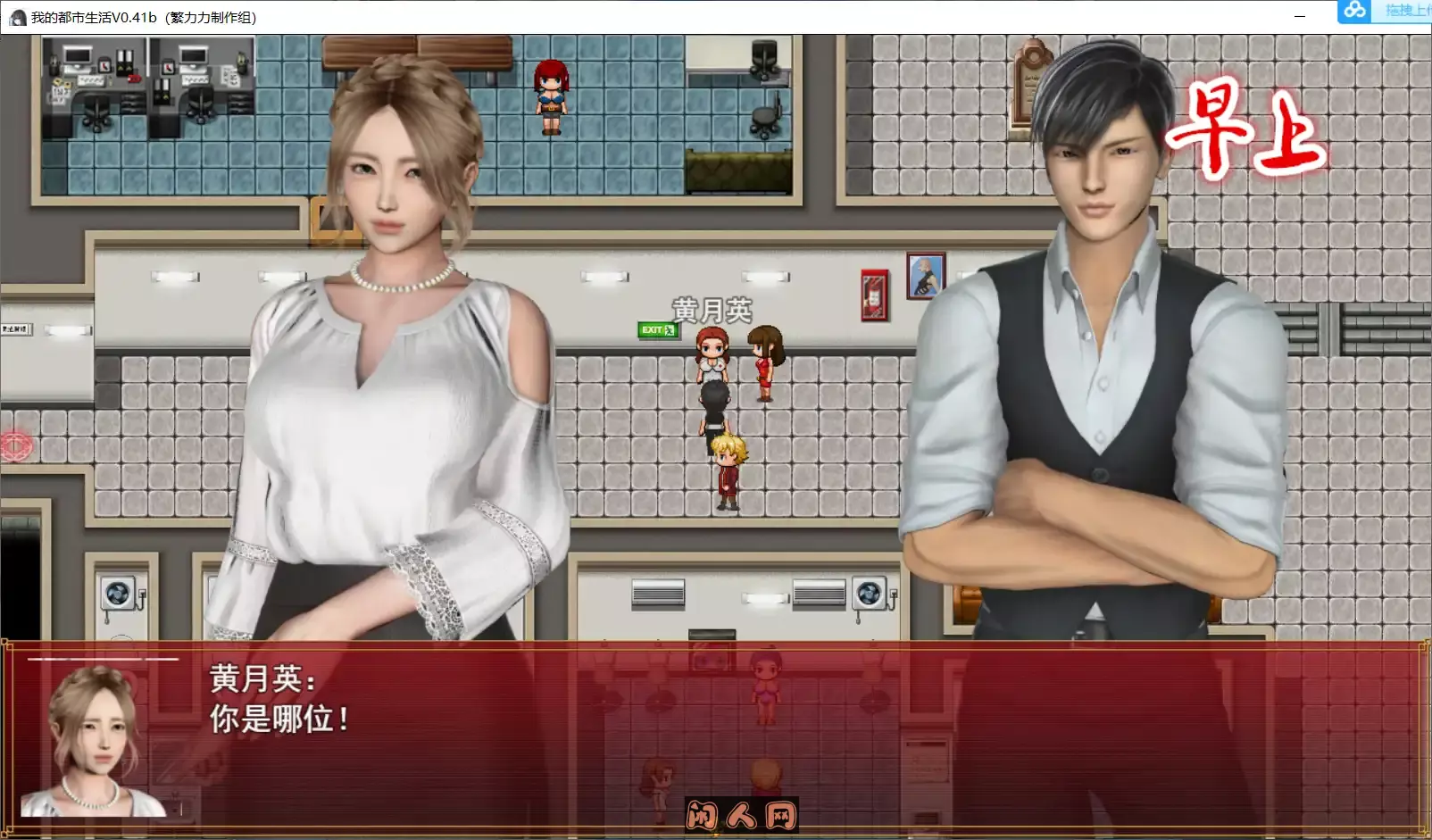Click the green EXIT sign above the hallway
This screenshot has width=1432, height=840.
(656, 329)
